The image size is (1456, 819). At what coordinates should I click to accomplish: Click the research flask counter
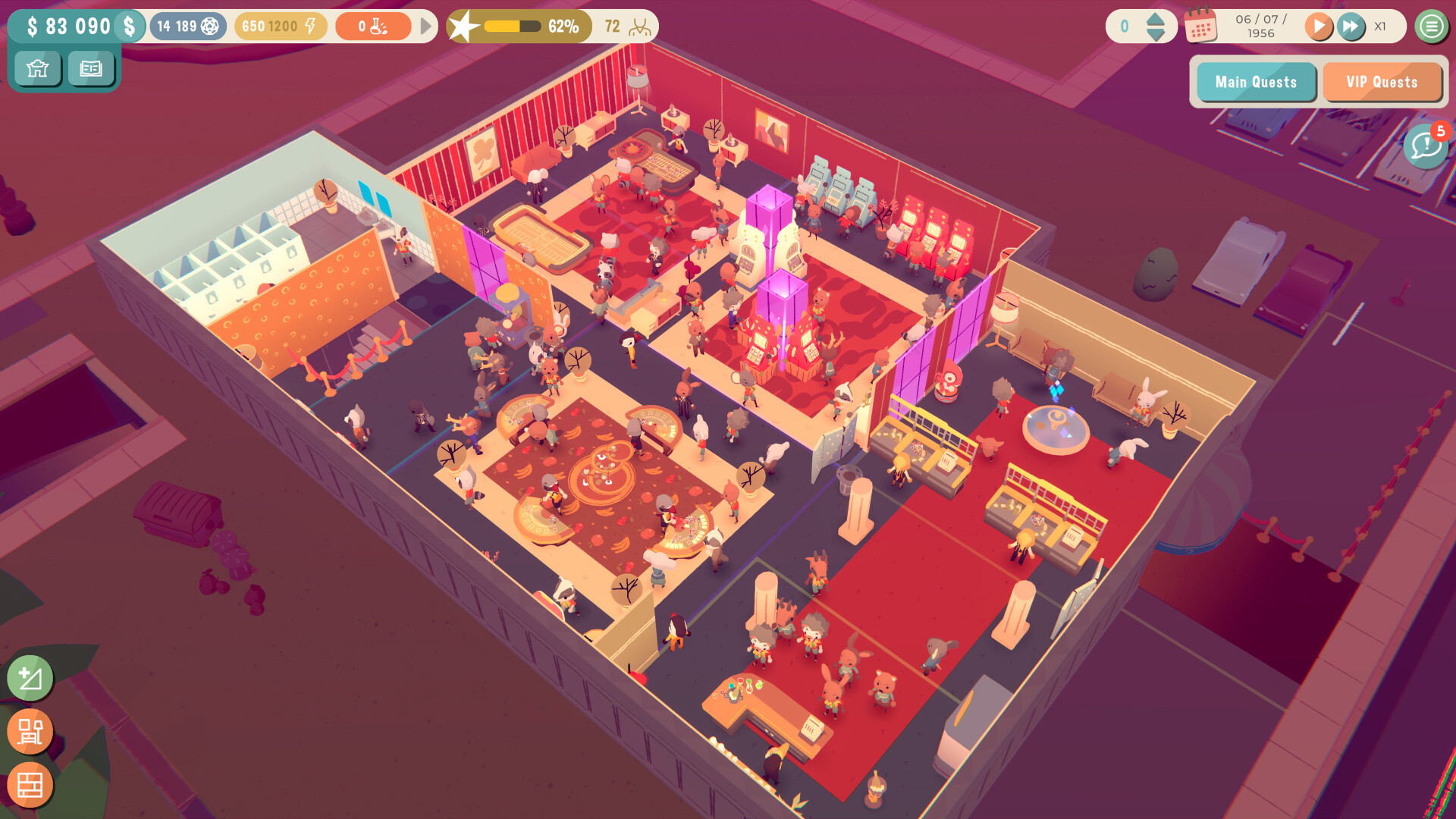coord(375,27)
